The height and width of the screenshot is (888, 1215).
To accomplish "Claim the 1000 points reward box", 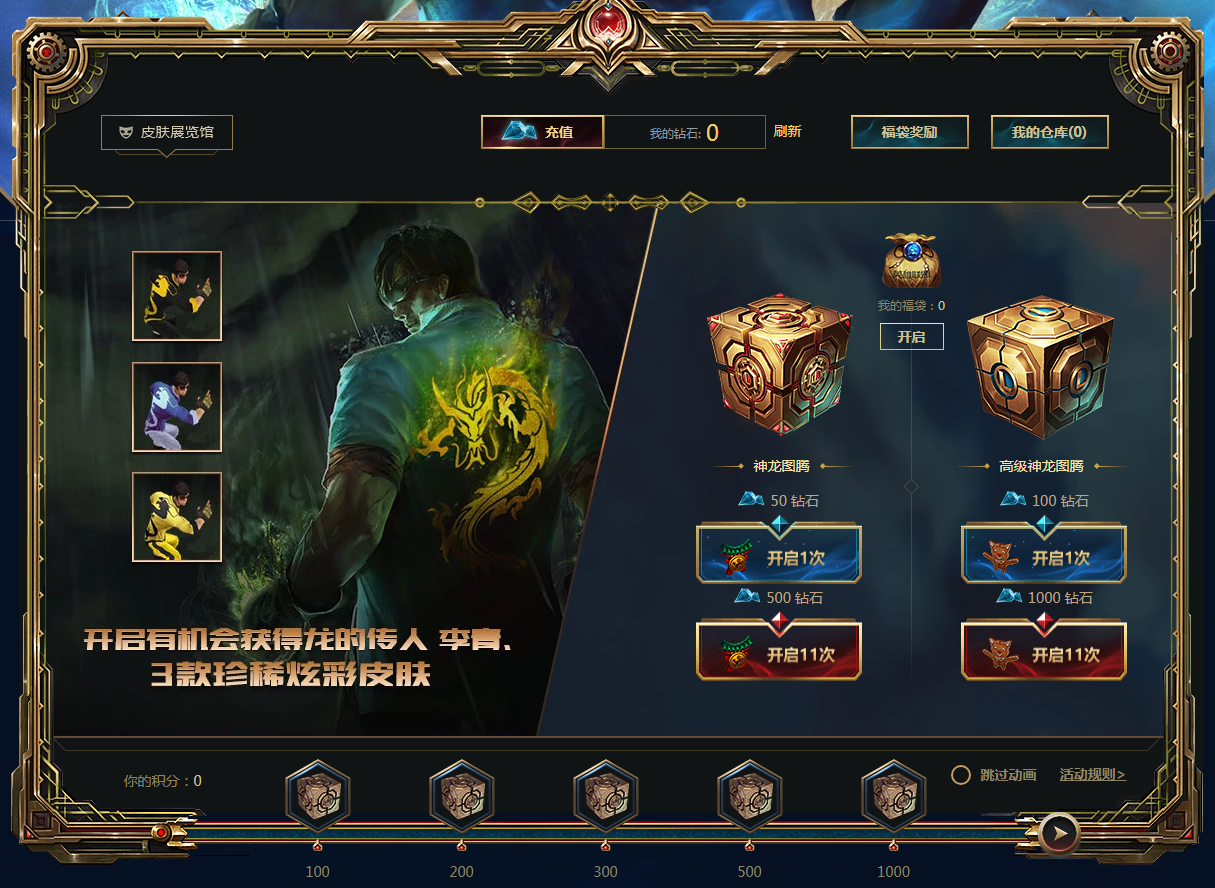I will tap(893, 797).
